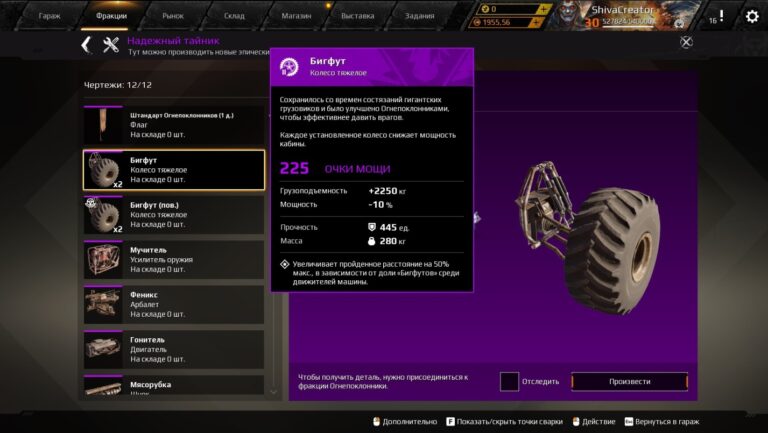Screen dimensions: 768x433
Task: Select the Мучитель weapon booster blueprint
Action: 173,260
